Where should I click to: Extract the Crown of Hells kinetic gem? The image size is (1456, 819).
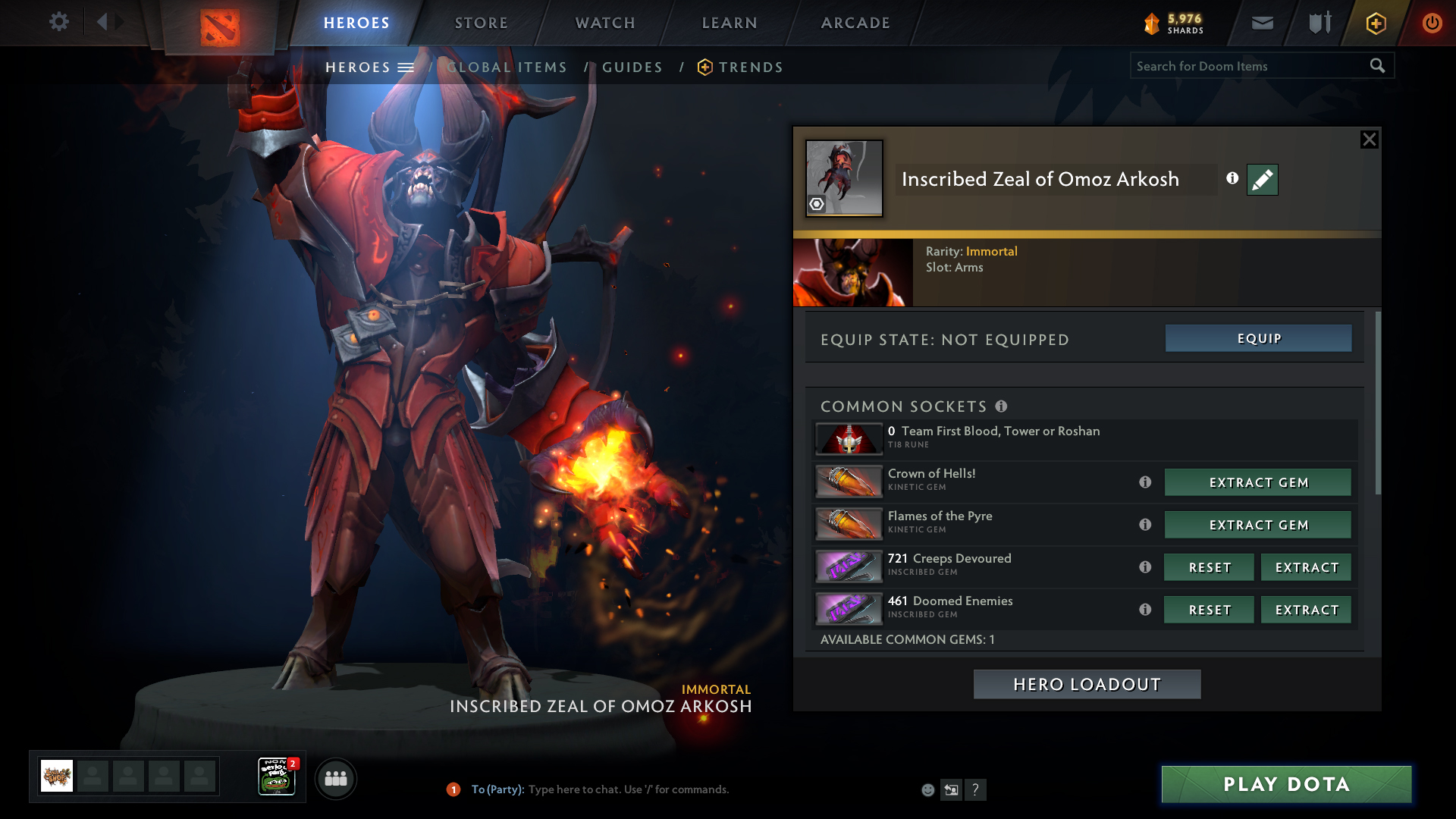click(1258, 482)
